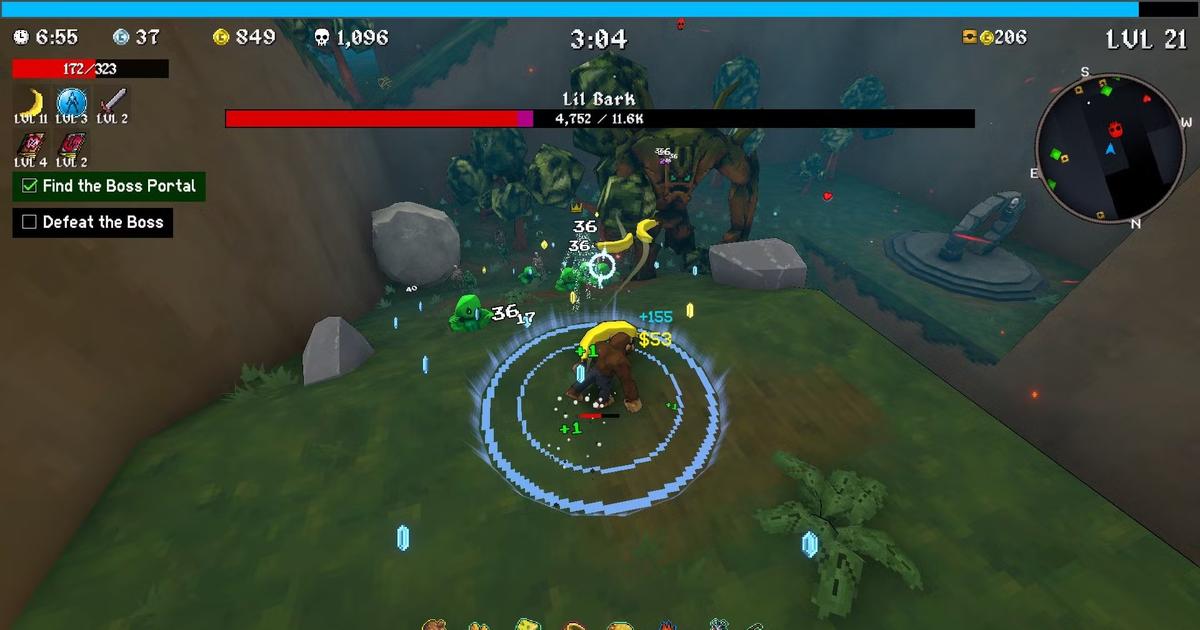Viewport: 1200px width, 630px height.
Task: Click the blue aura ability icon
Action: click(x=71, y=101)
